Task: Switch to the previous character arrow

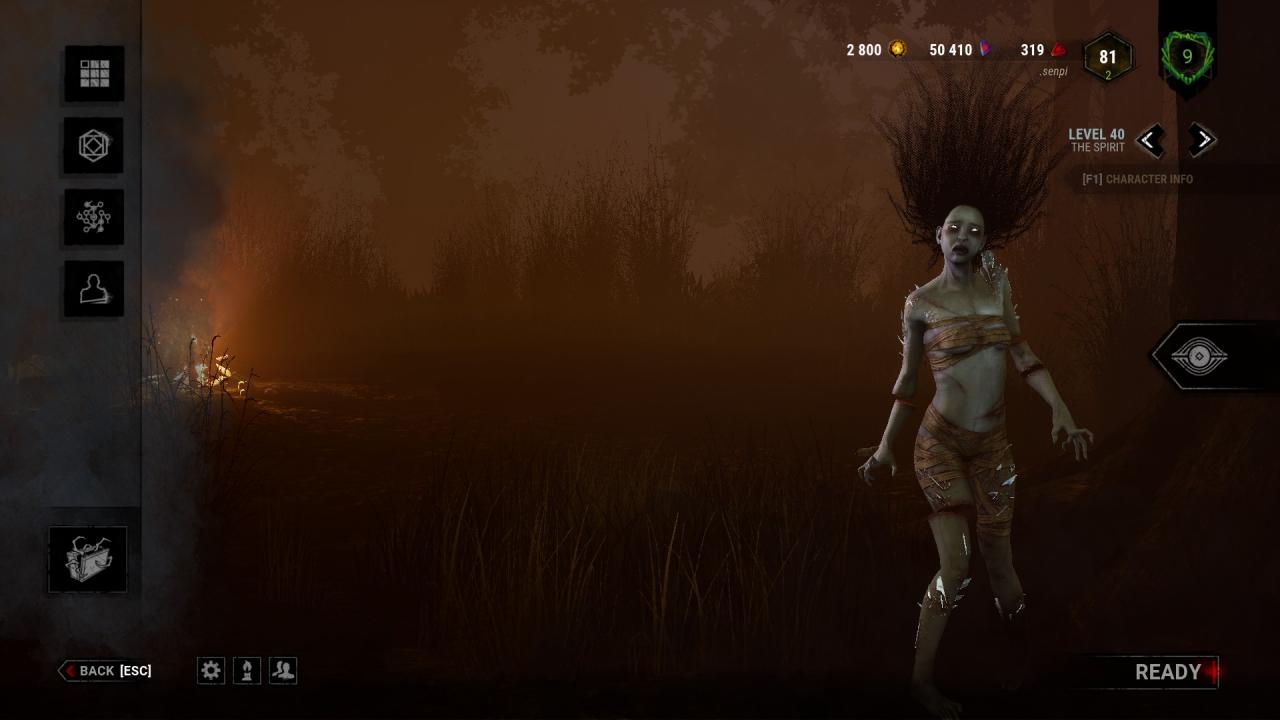Action: [x=1150, y=140]
